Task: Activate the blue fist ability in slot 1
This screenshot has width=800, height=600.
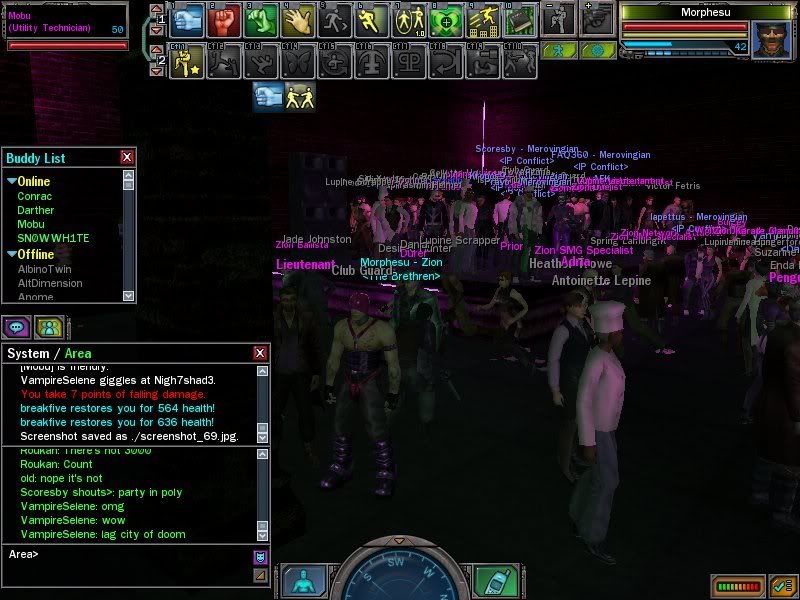Action: point(190,18)
